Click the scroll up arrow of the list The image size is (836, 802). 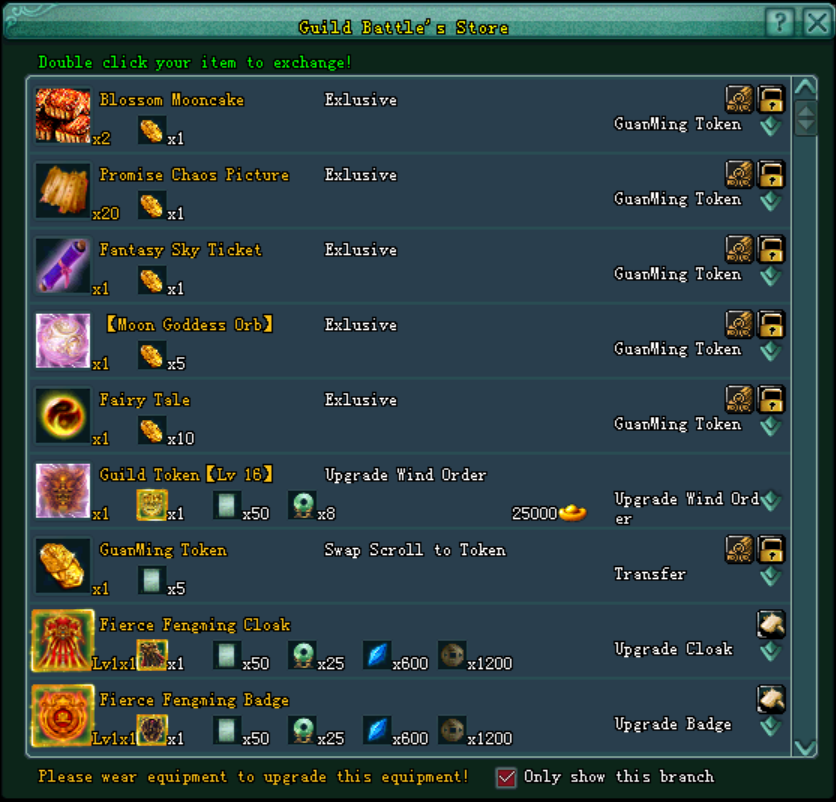click(805, 89)
